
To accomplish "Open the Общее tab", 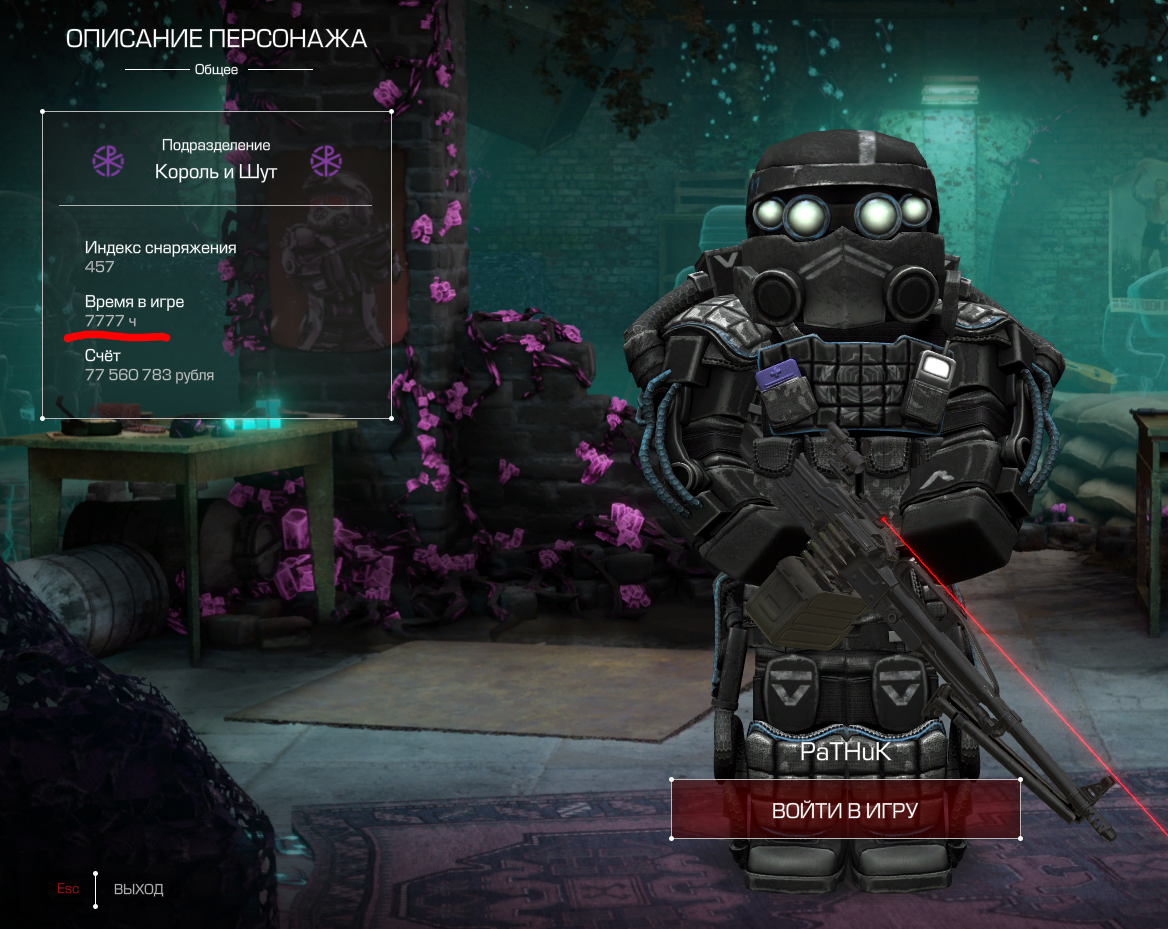I will (217, 70).
